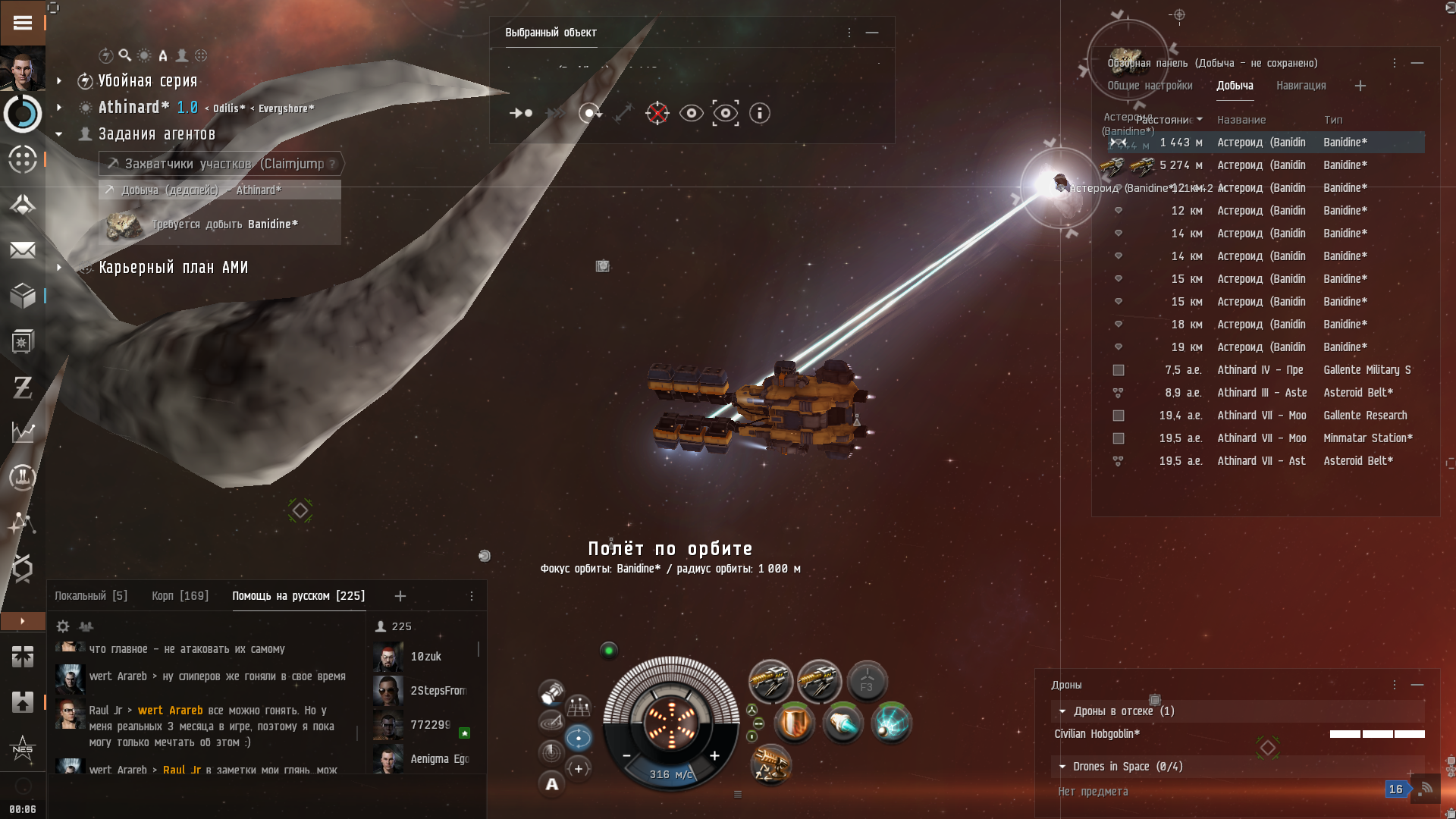The width and height of the screenshot is (1456, 819).
Task: Collapse the Дроны в отсеке group
Action: pos(1062,711)
